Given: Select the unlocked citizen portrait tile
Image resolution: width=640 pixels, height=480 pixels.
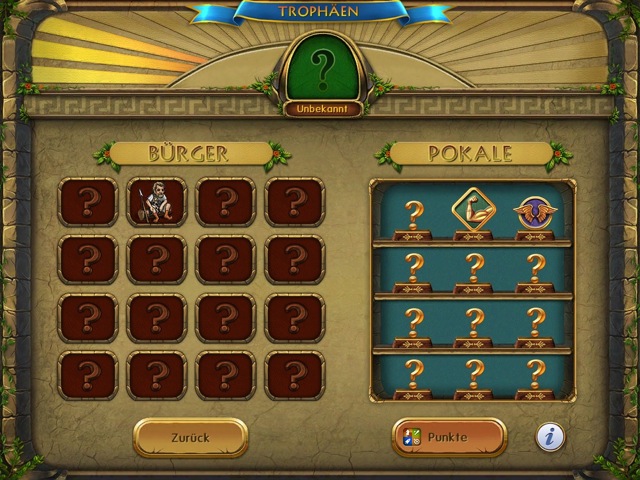Looking at the screenshot, I should point(157,202).
